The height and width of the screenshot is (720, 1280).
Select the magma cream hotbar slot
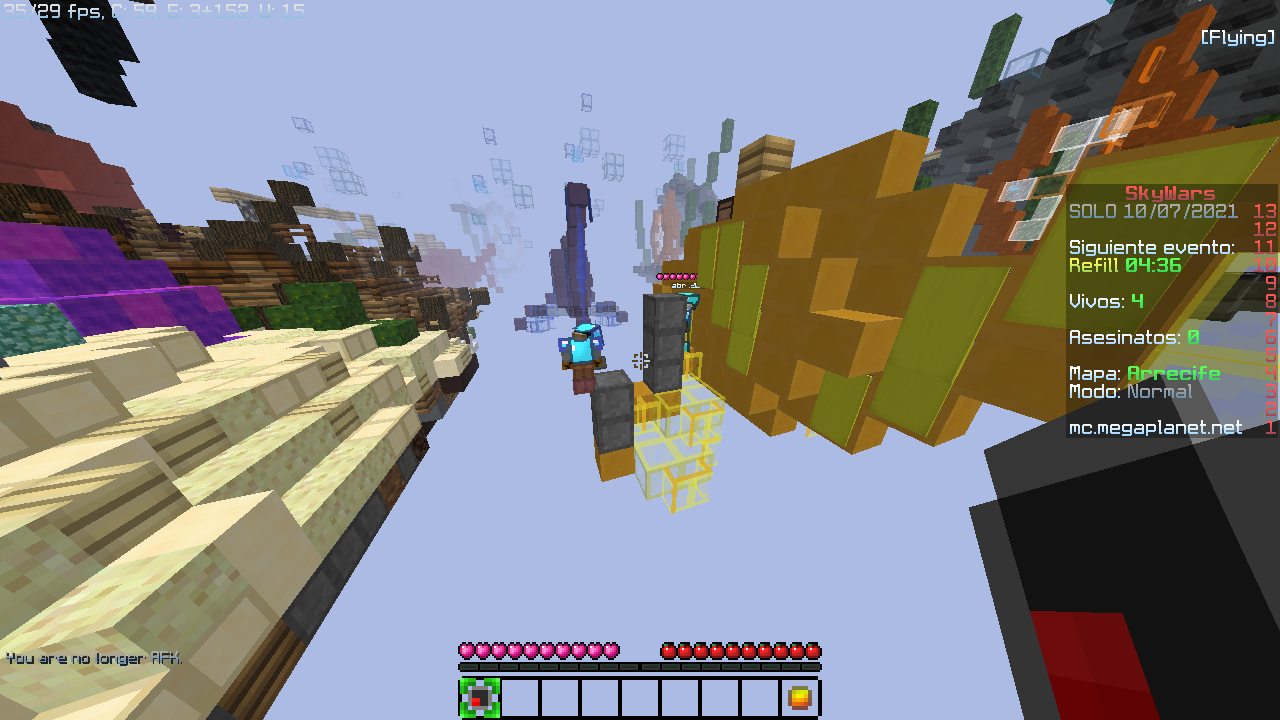799,698
